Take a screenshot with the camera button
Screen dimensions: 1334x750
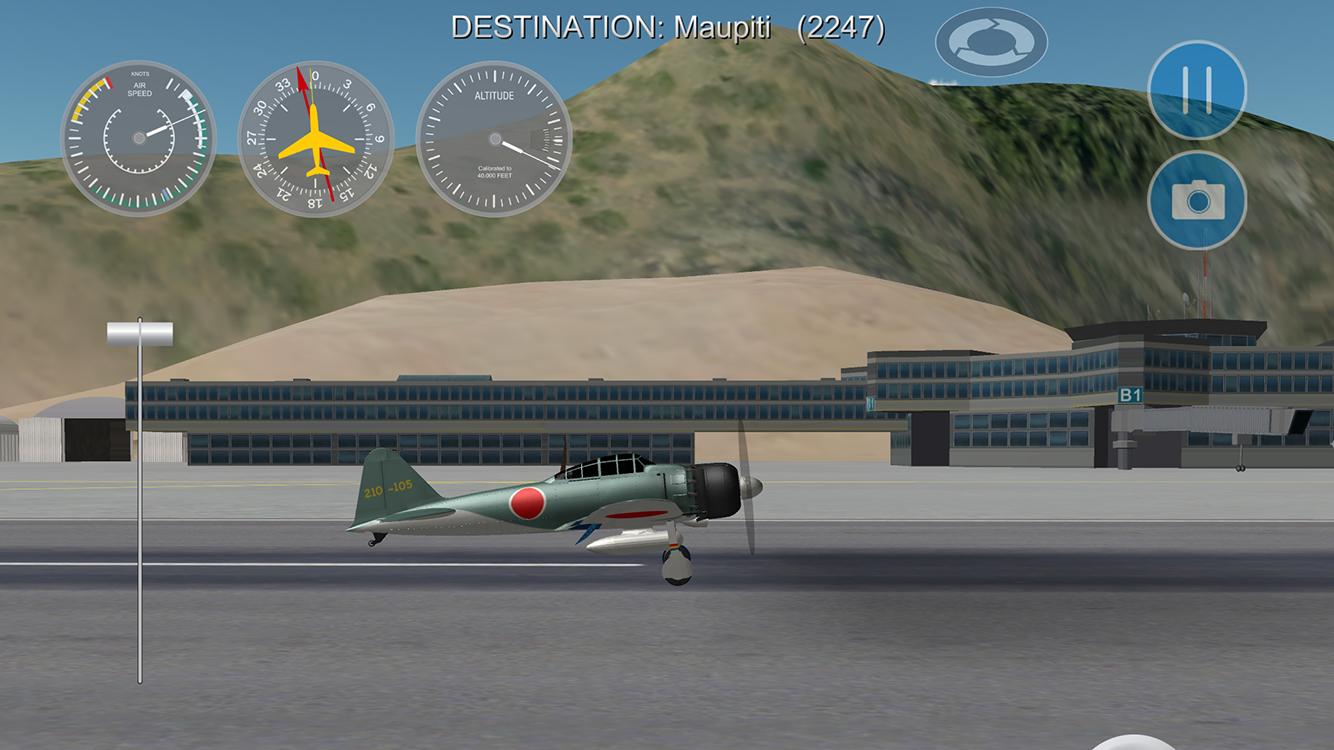tap(1196, 200)
